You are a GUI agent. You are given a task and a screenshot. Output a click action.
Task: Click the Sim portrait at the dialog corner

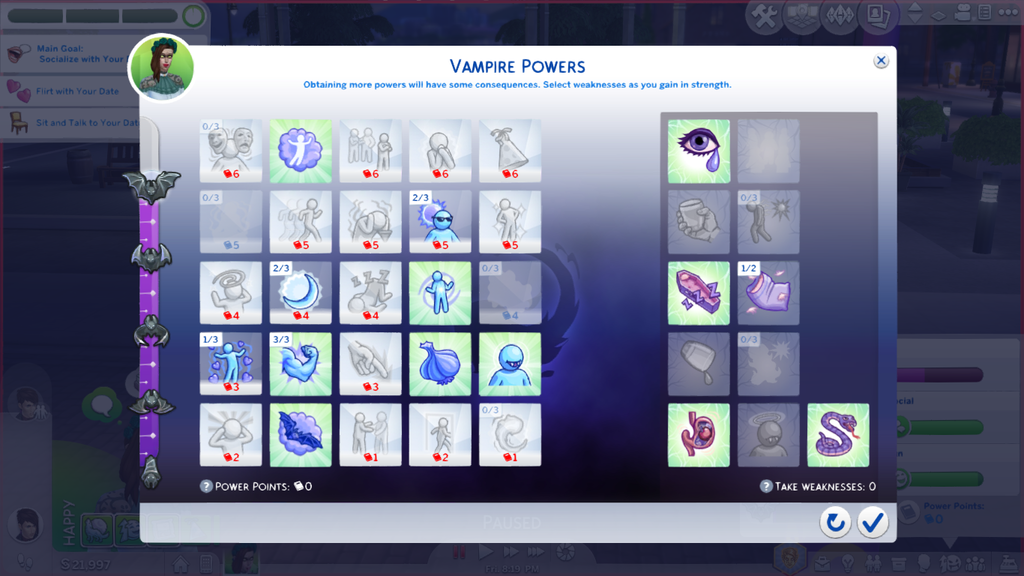(x=161, y=68)
